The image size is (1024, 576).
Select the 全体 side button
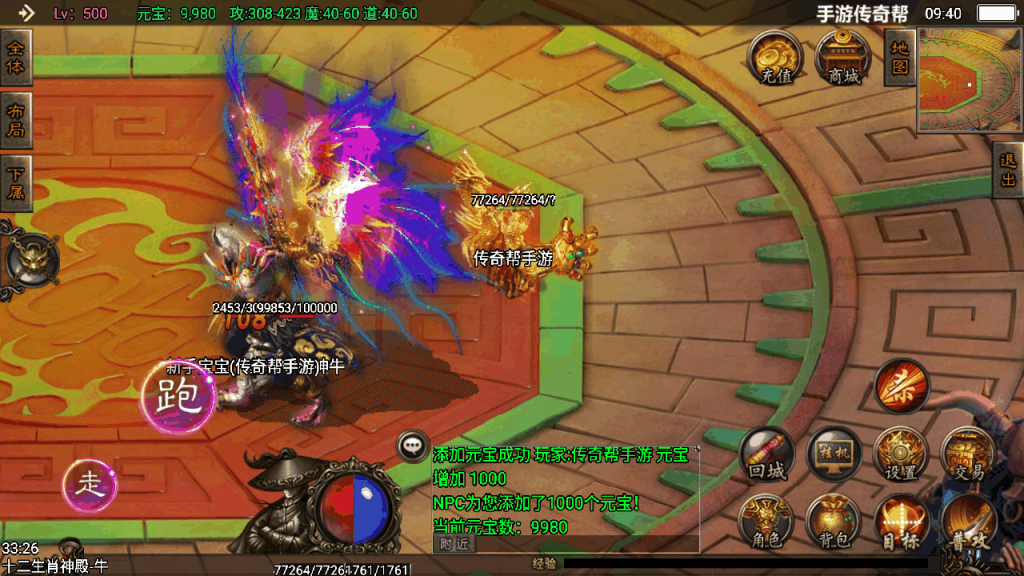(16, 56)
